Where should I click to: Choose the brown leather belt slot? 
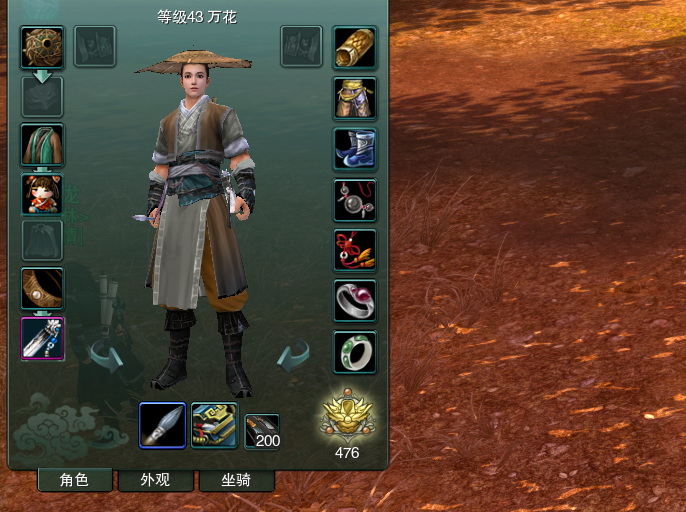(x=42, y=288)
